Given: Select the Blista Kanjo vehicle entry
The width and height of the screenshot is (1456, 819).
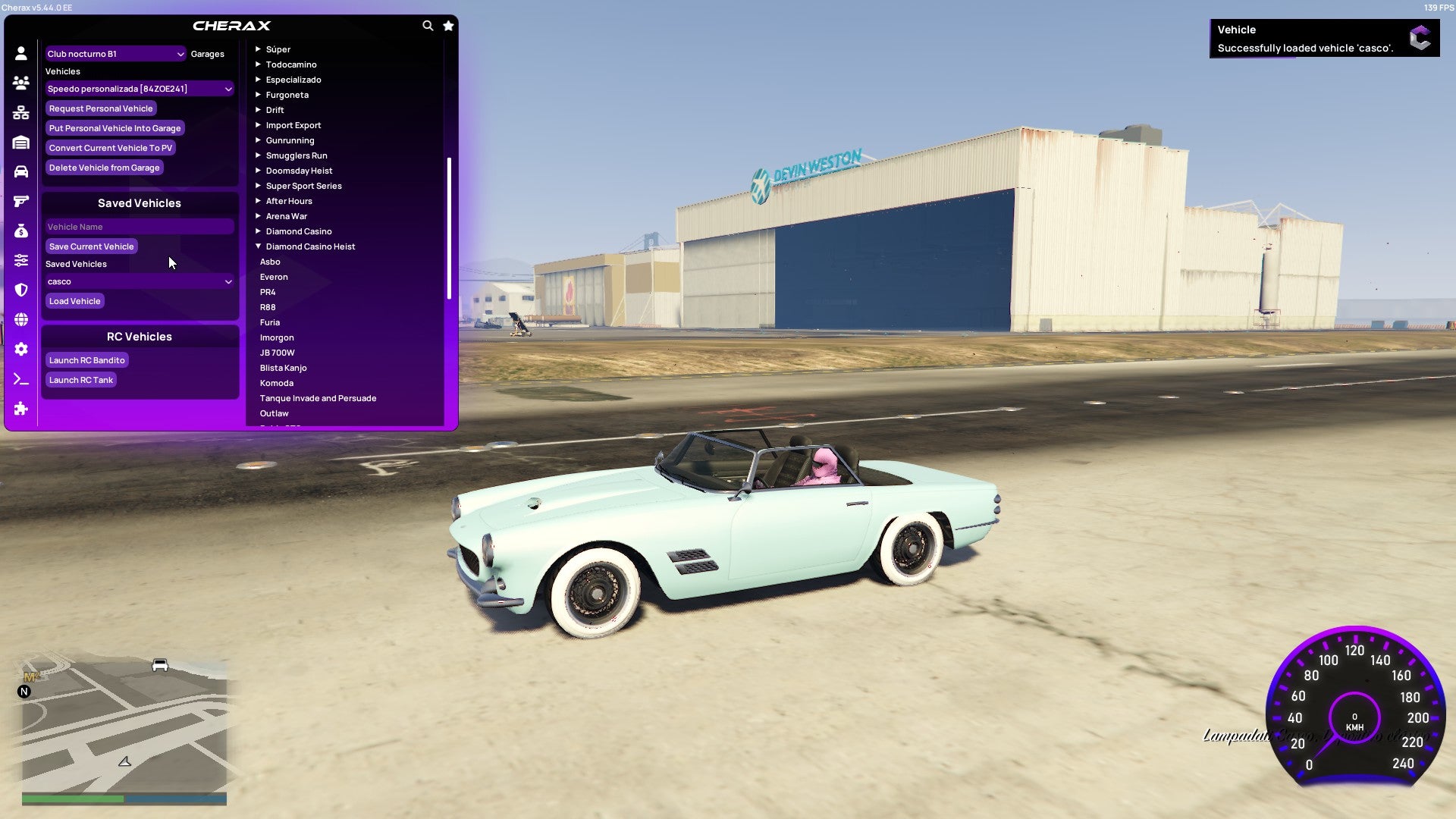Looking at the screenshot, I should [x=283, y=368].
